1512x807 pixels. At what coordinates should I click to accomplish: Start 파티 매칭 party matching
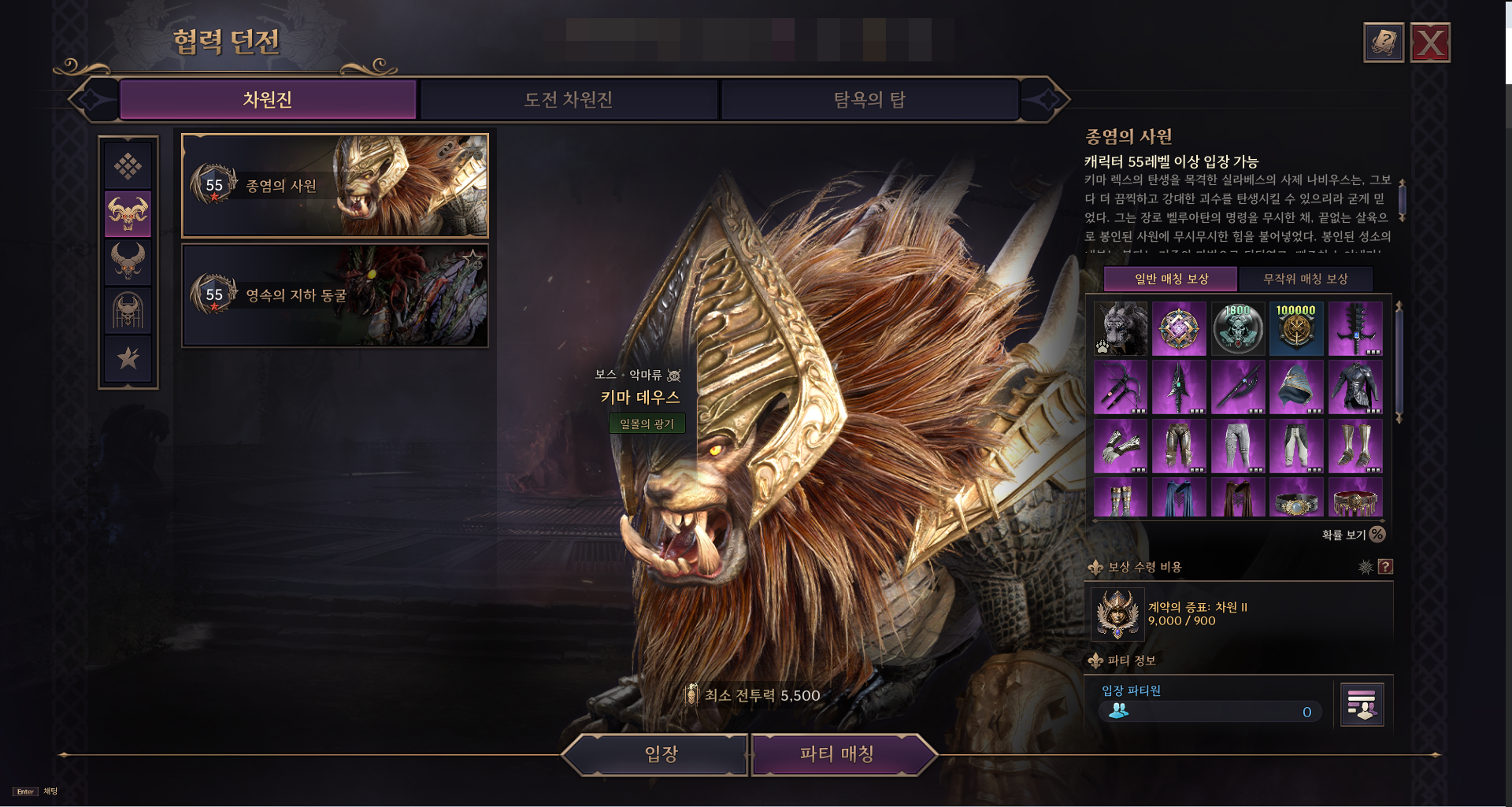tap(836, 754)
